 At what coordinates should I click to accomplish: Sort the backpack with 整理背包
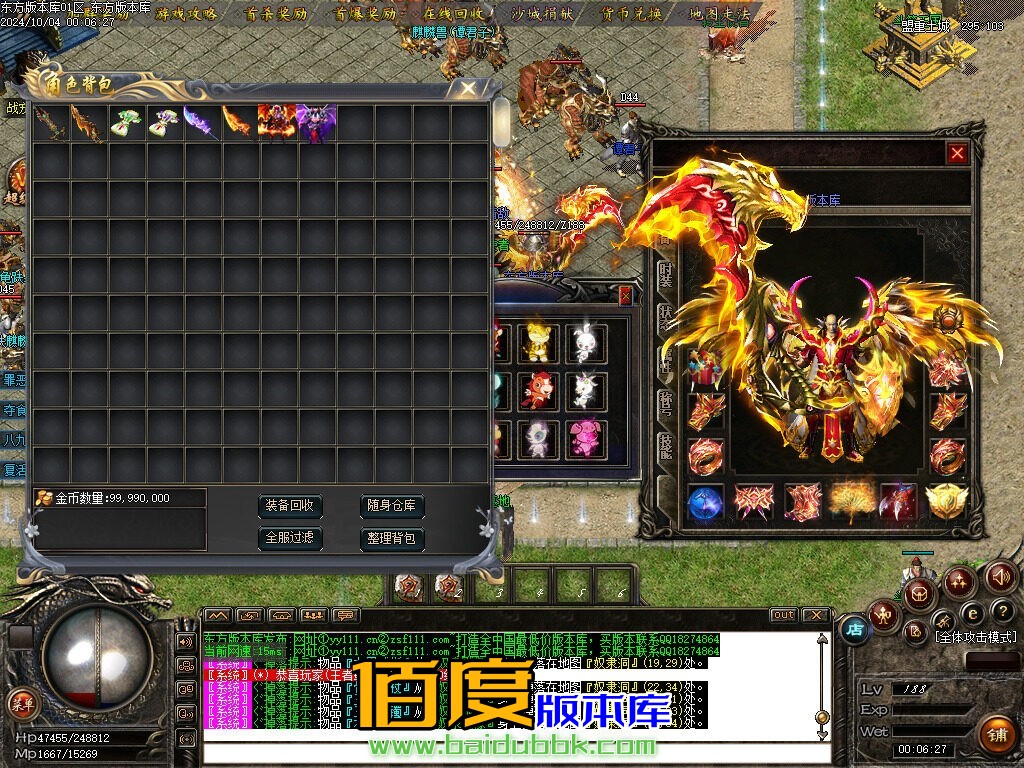click(392, 538)
